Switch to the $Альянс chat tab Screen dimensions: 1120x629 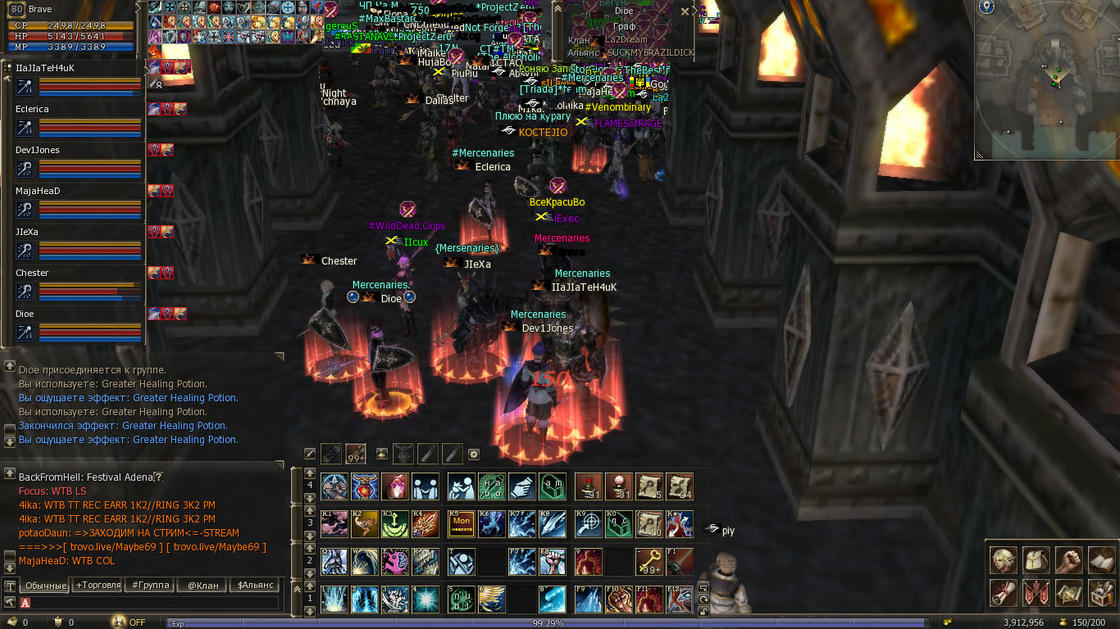pyautogui.click(x=255, y=585)
